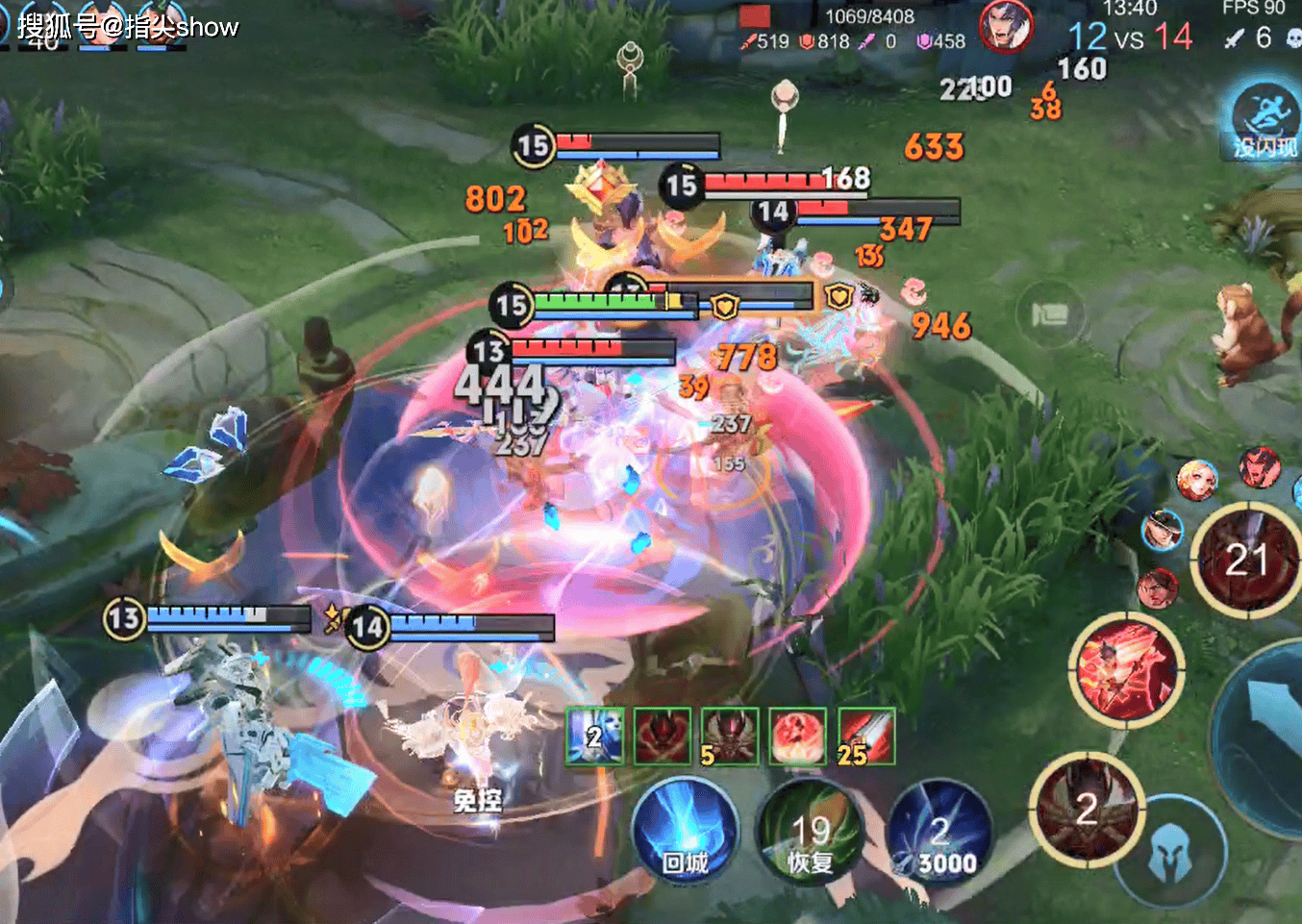The width and height of the screenshot is (1302, 924).
Task: Click the dark red demon item icon
Action: [x=663, y=737]
